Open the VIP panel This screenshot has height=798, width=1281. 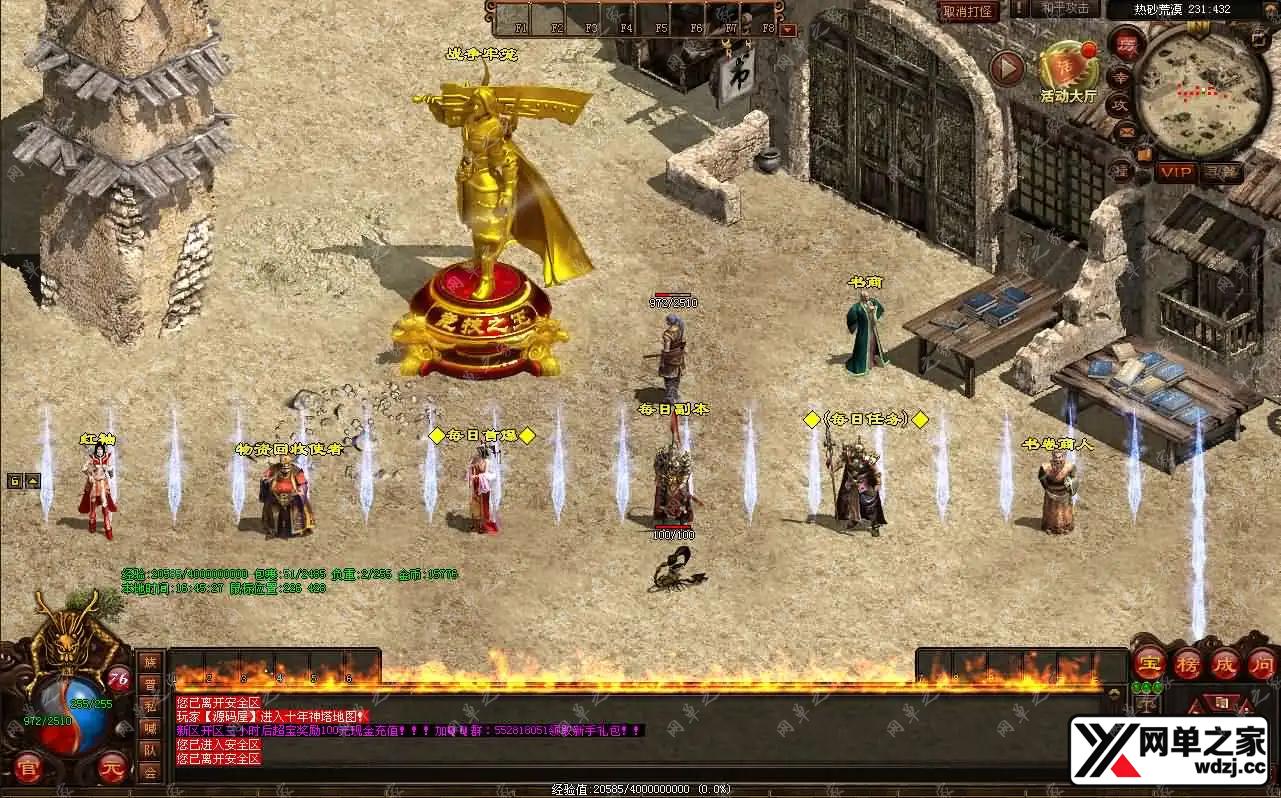click(1175, 172)
